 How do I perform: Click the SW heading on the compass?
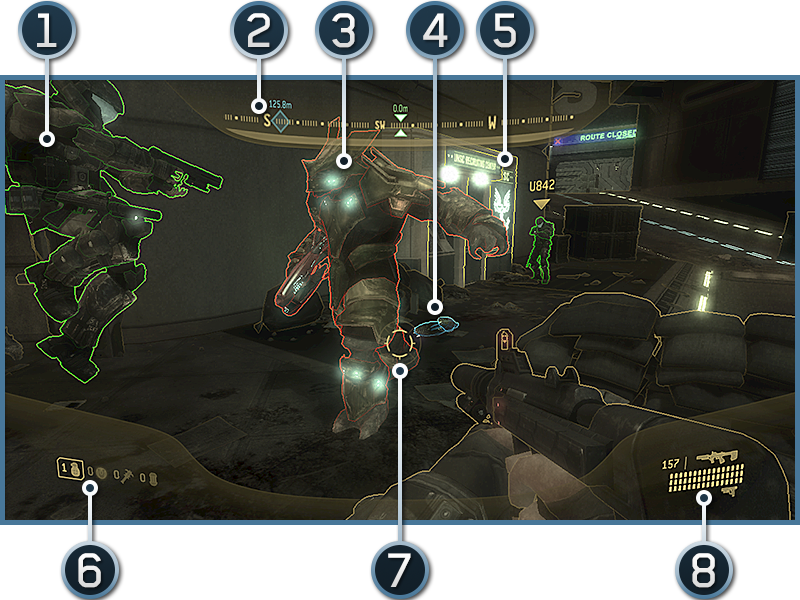381,125
